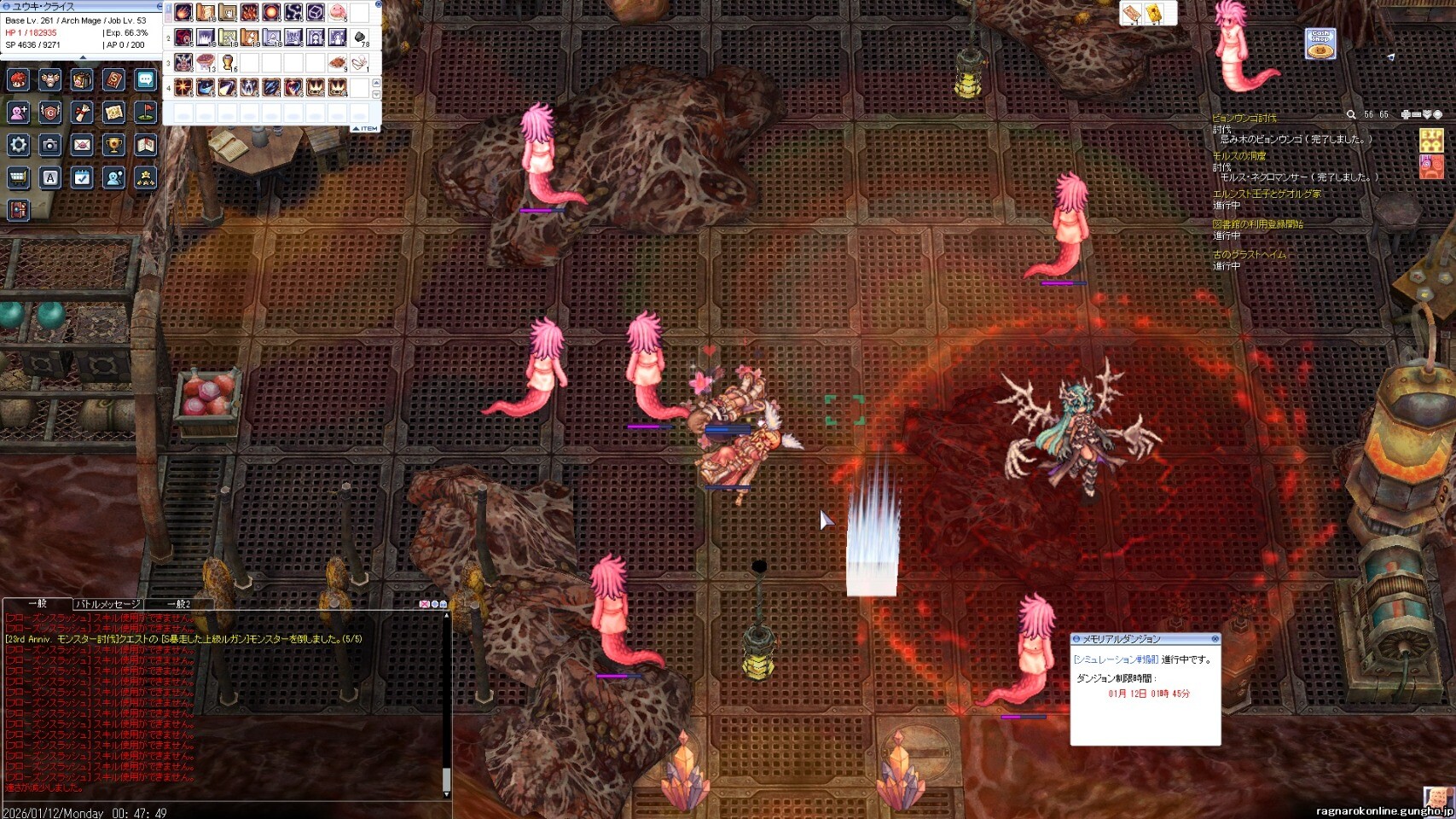Open the speech bubble chat icon
Screen dimensions: 1456x819
145,80
